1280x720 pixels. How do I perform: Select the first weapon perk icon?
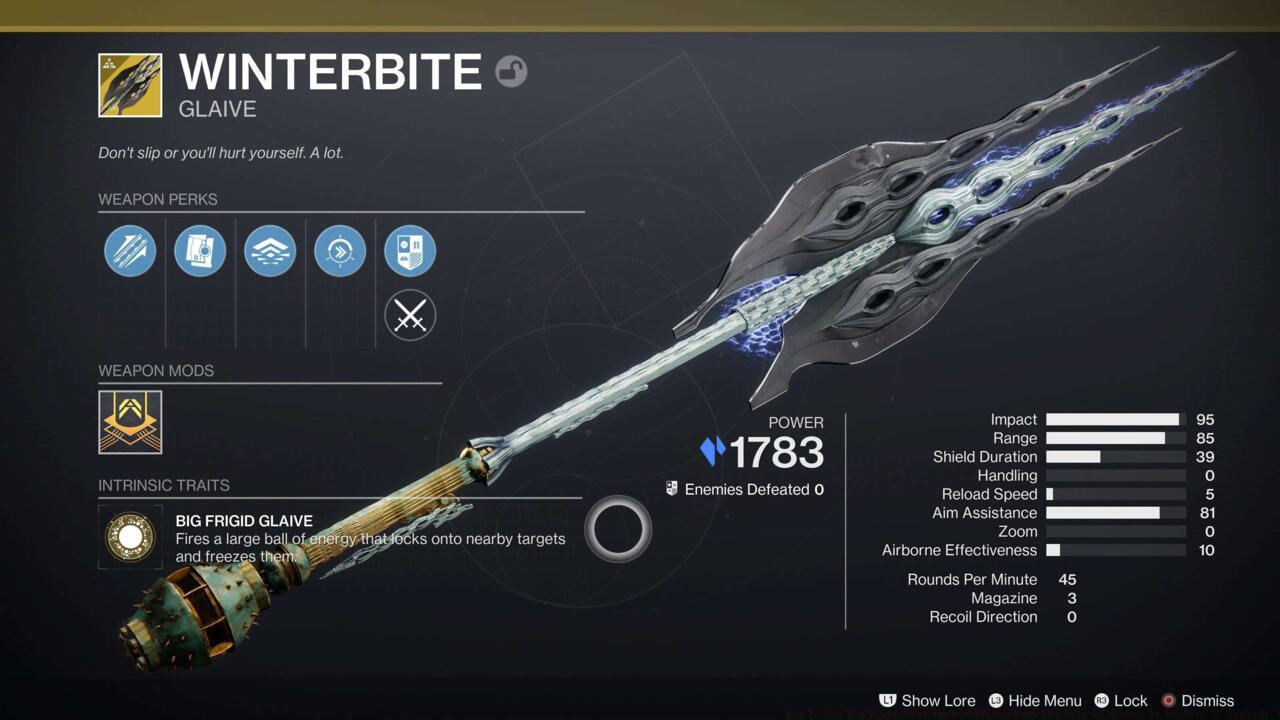click(x=130, y=251)
